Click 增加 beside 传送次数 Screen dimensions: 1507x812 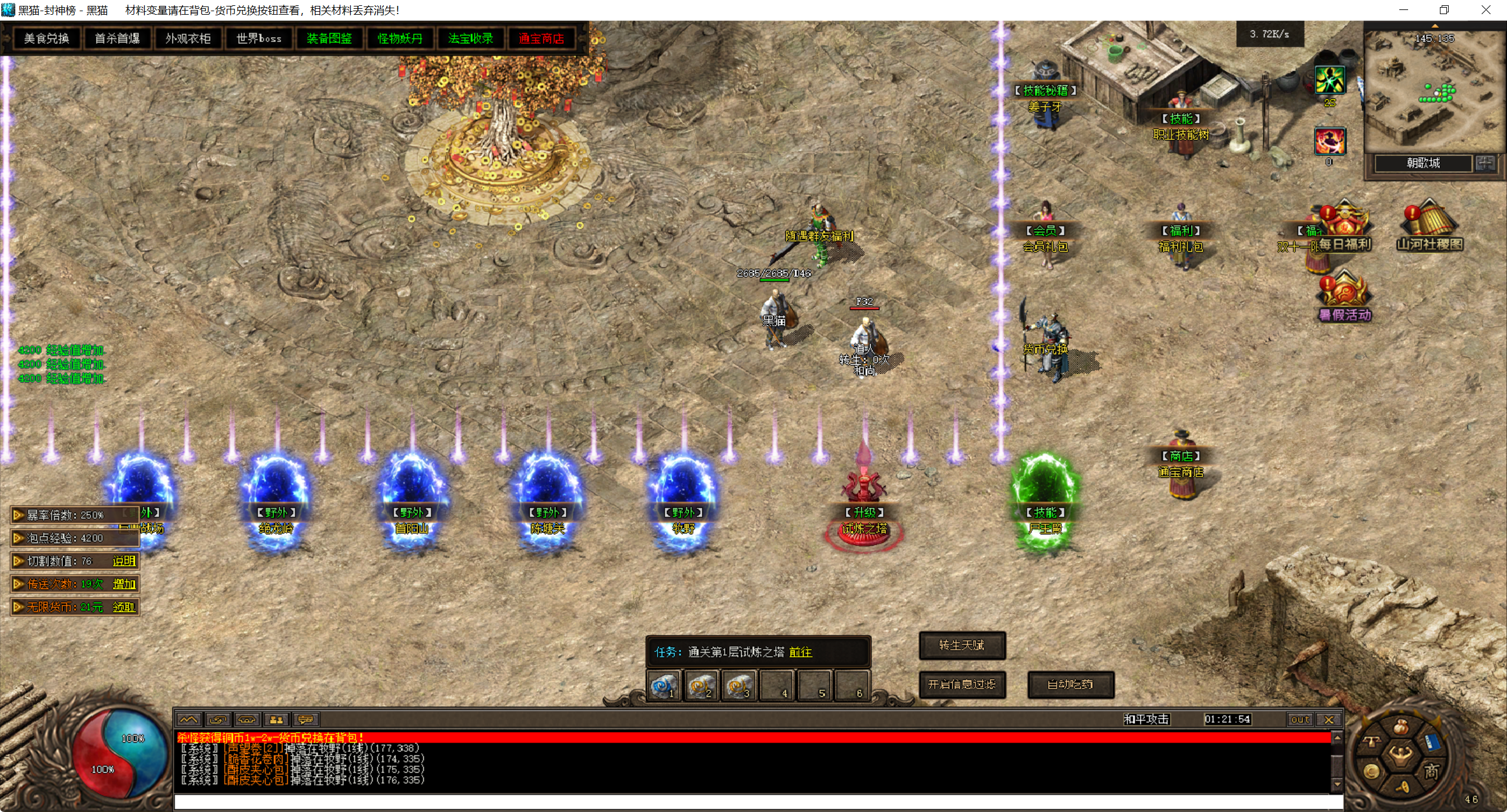pyautogui.click(x=124, y=584)
